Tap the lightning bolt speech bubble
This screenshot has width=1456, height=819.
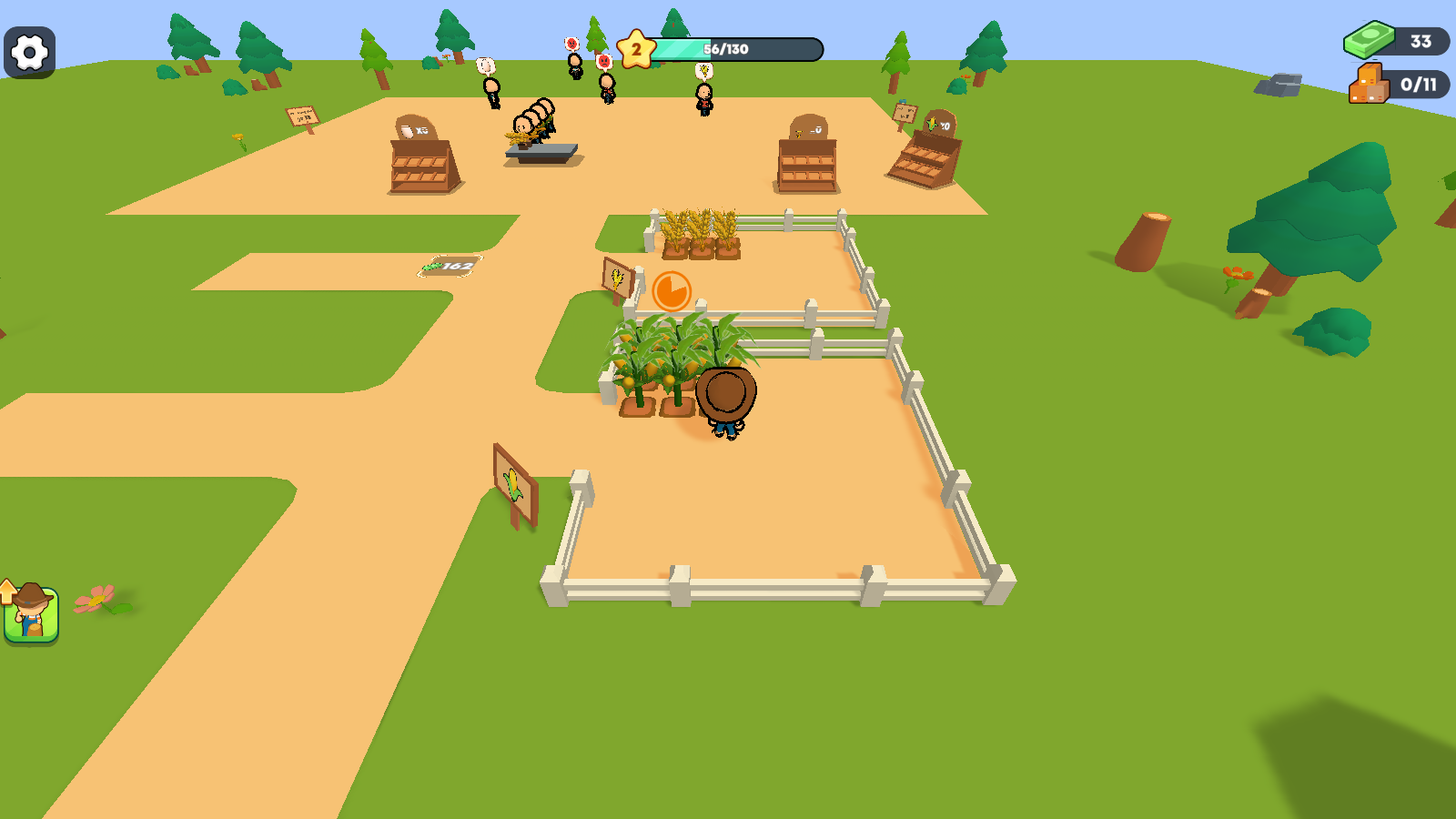[704, 72]
